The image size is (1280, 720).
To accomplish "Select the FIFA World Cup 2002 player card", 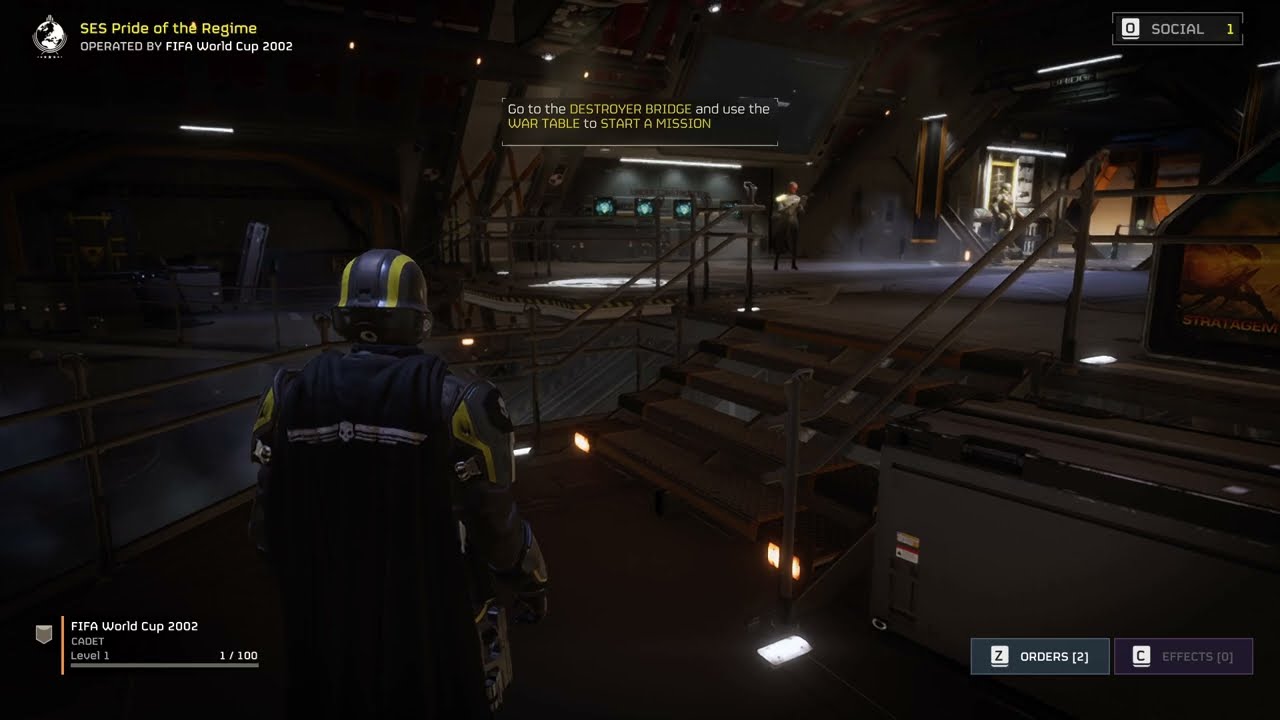I will coord(150,642).
